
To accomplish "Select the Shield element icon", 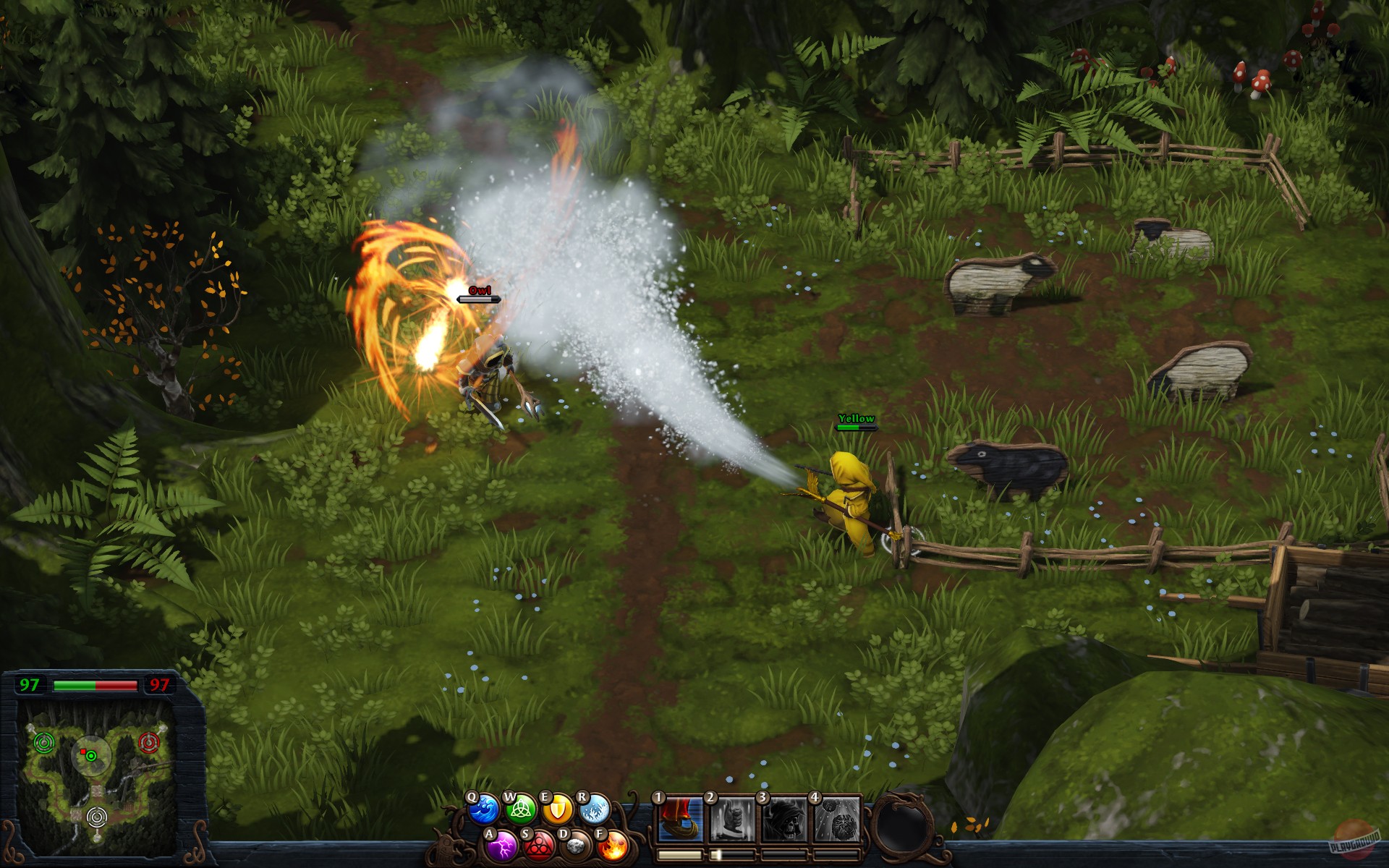I will (556, 809).
